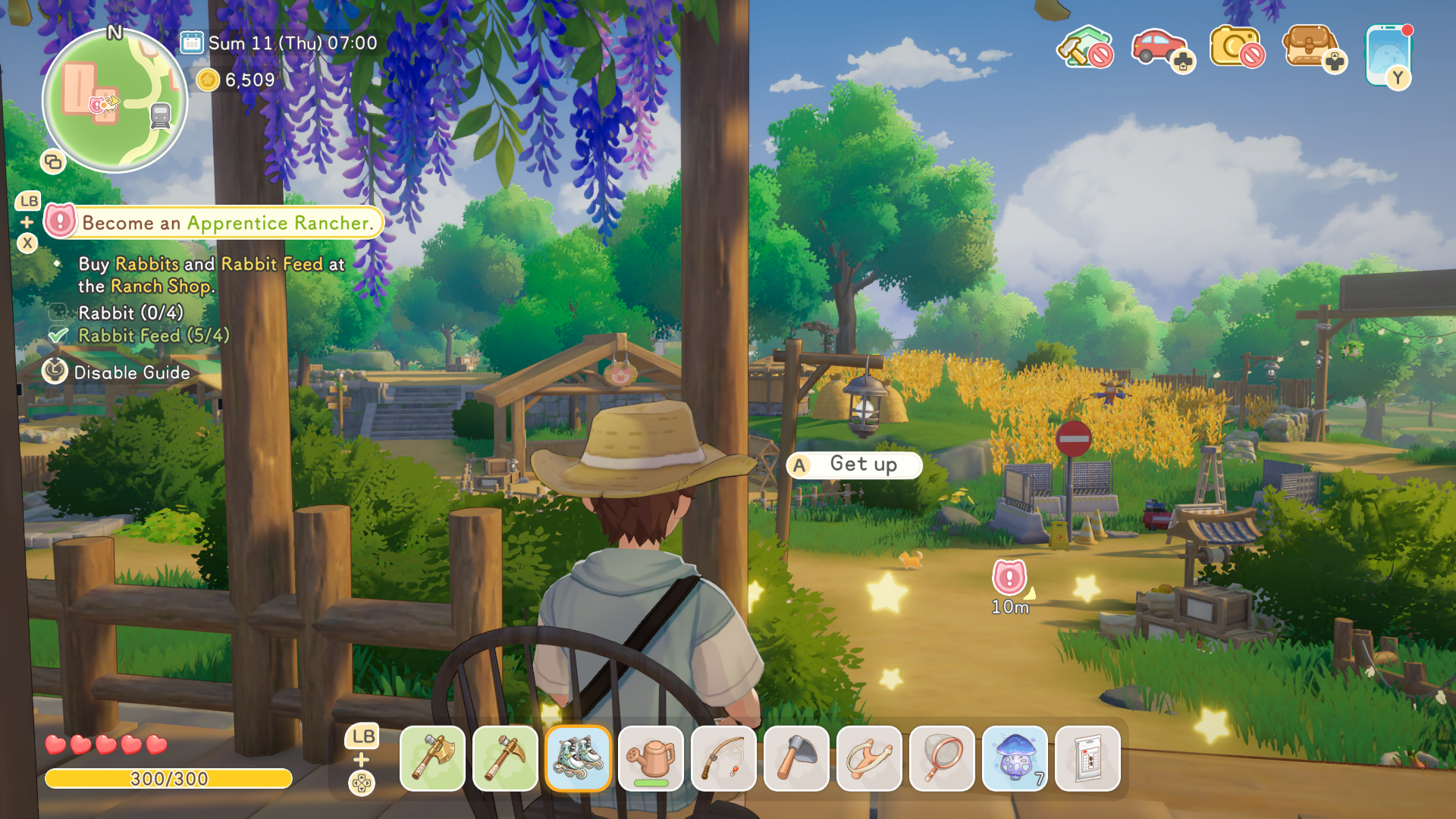1456x819 pixels.
Task: Click the minimap layer toggle button
Action: click(53, 162)
